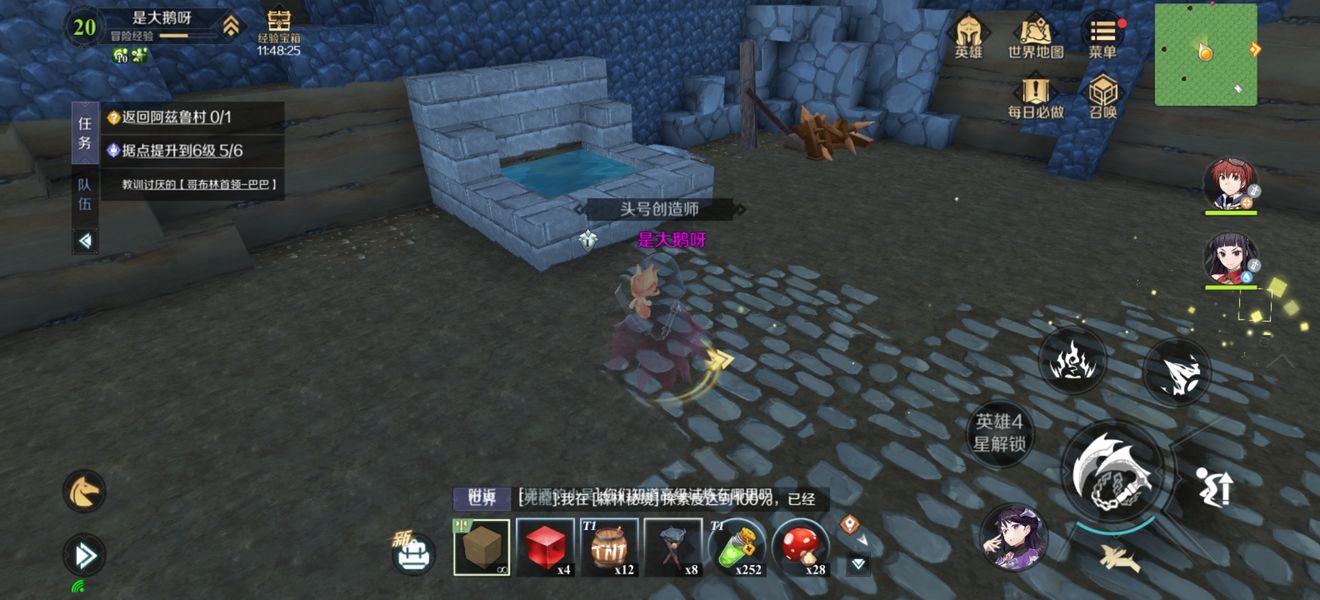Open the 英雄 (Heroes) menu
Viewport: 1320px width, 600px height.
coord(968,36)
